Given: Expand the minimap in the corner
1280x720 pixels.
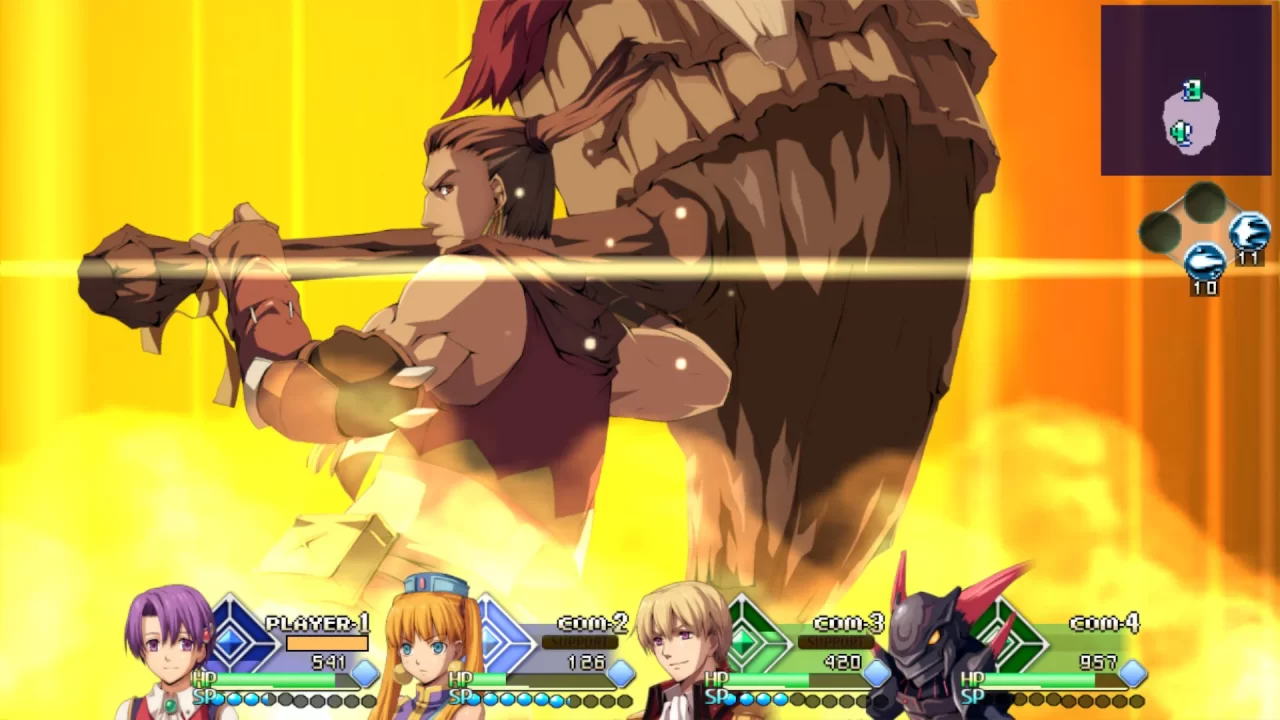Looking at the screenshot, I should pyautogui.click(x=1185, y=90).
